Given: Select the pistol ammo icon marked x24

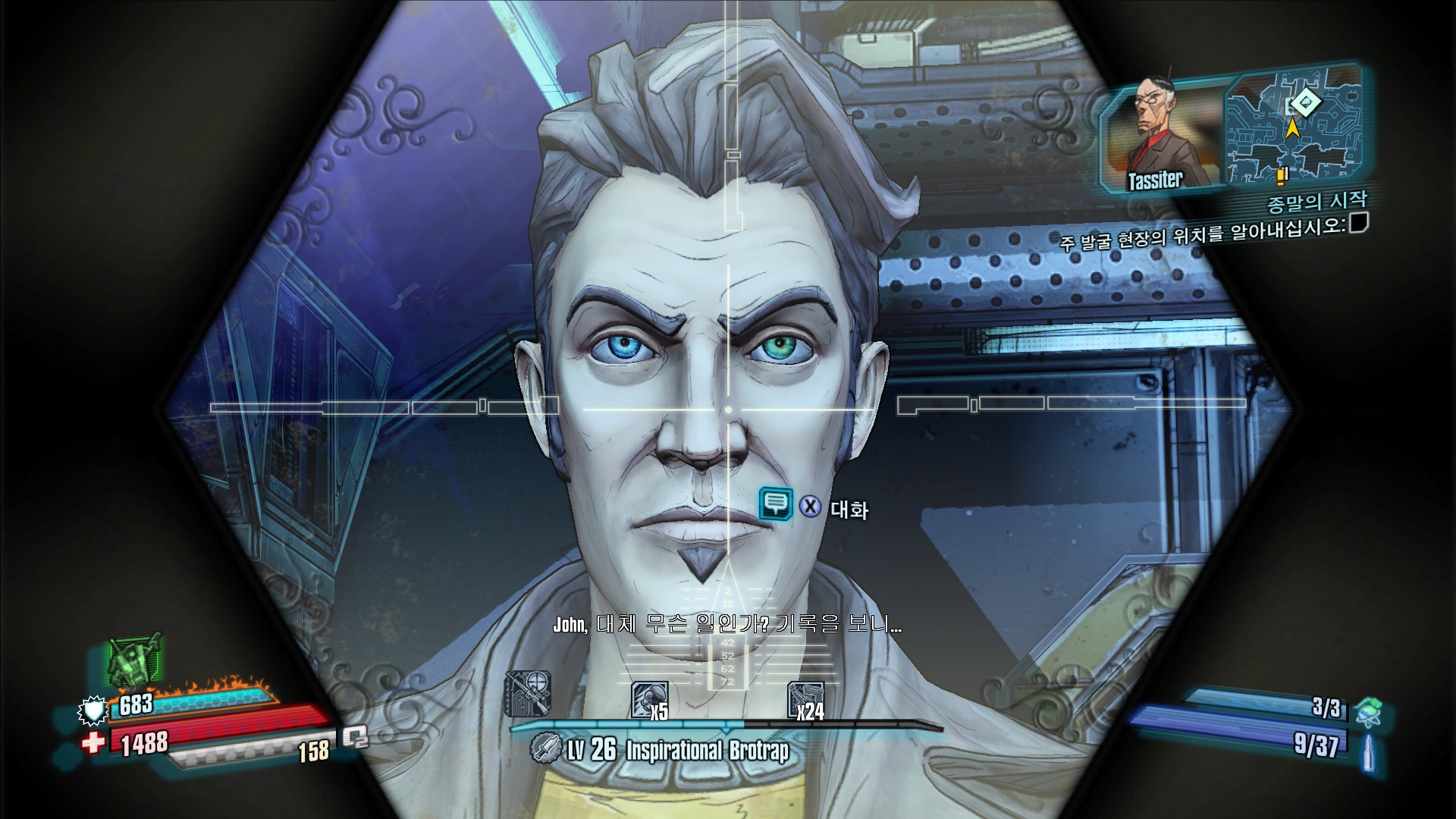Looking at the screenshot, I should pyautogui.click(x=805, y=695).
